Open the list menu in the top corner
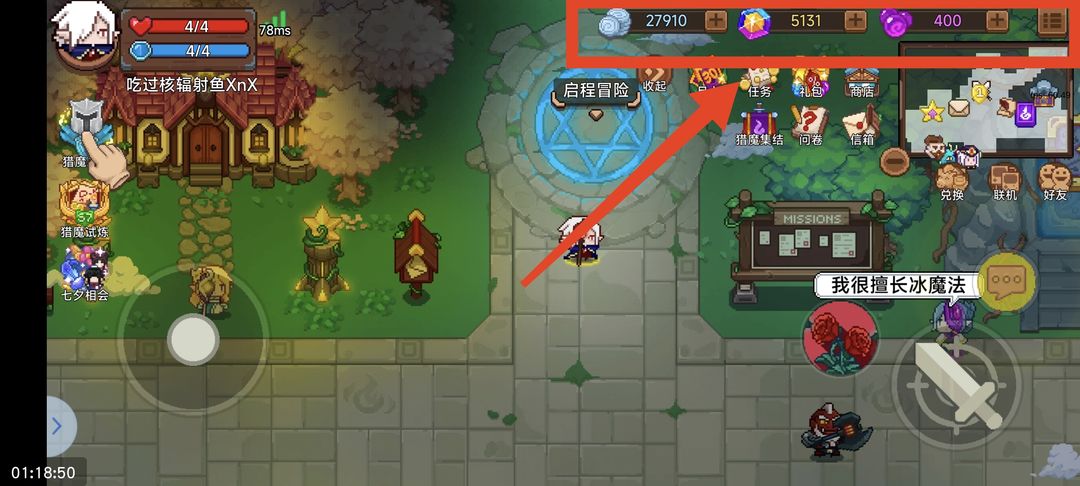Screen dimensions: 1080x486 click(x=1051, y=21)
